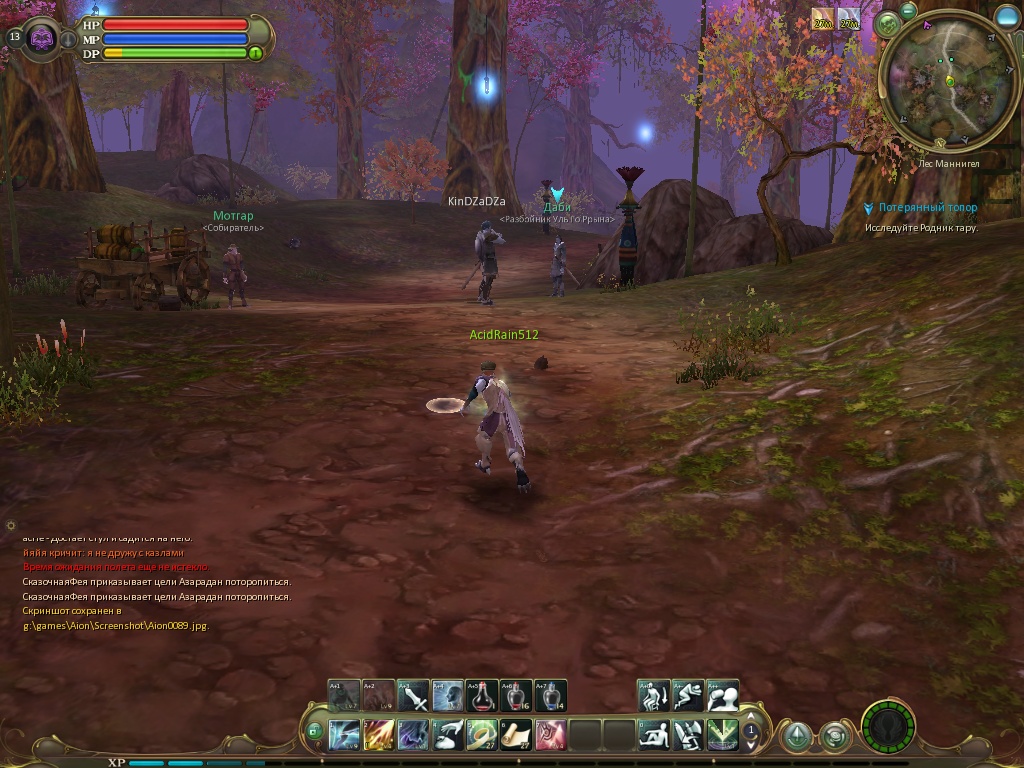The width and height of the screenshot is (1024, 768).
Task: Activate the sword strike skill in upper row
Action: tap(414, 696)
